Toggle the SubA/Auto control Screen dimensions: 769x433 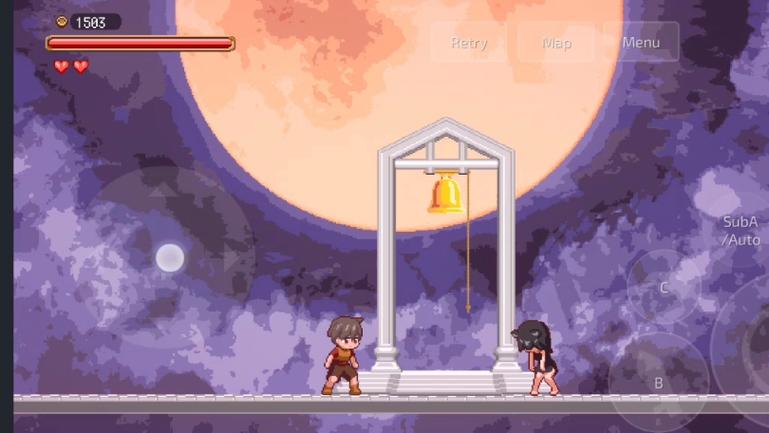tap(741, 231)
